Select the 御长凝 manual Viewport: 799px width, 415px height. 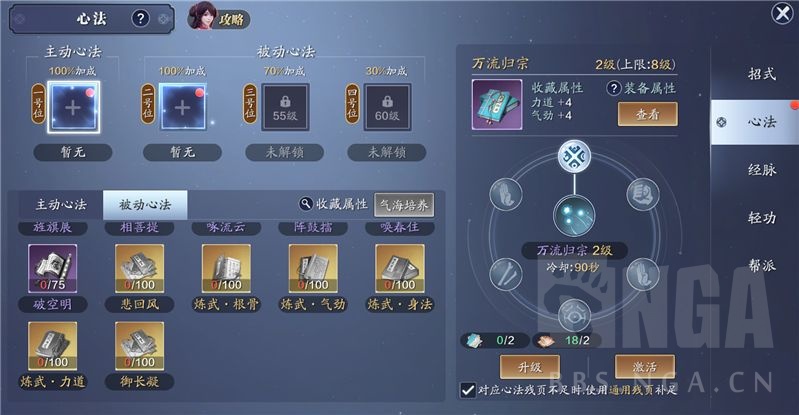click(138, 345)
